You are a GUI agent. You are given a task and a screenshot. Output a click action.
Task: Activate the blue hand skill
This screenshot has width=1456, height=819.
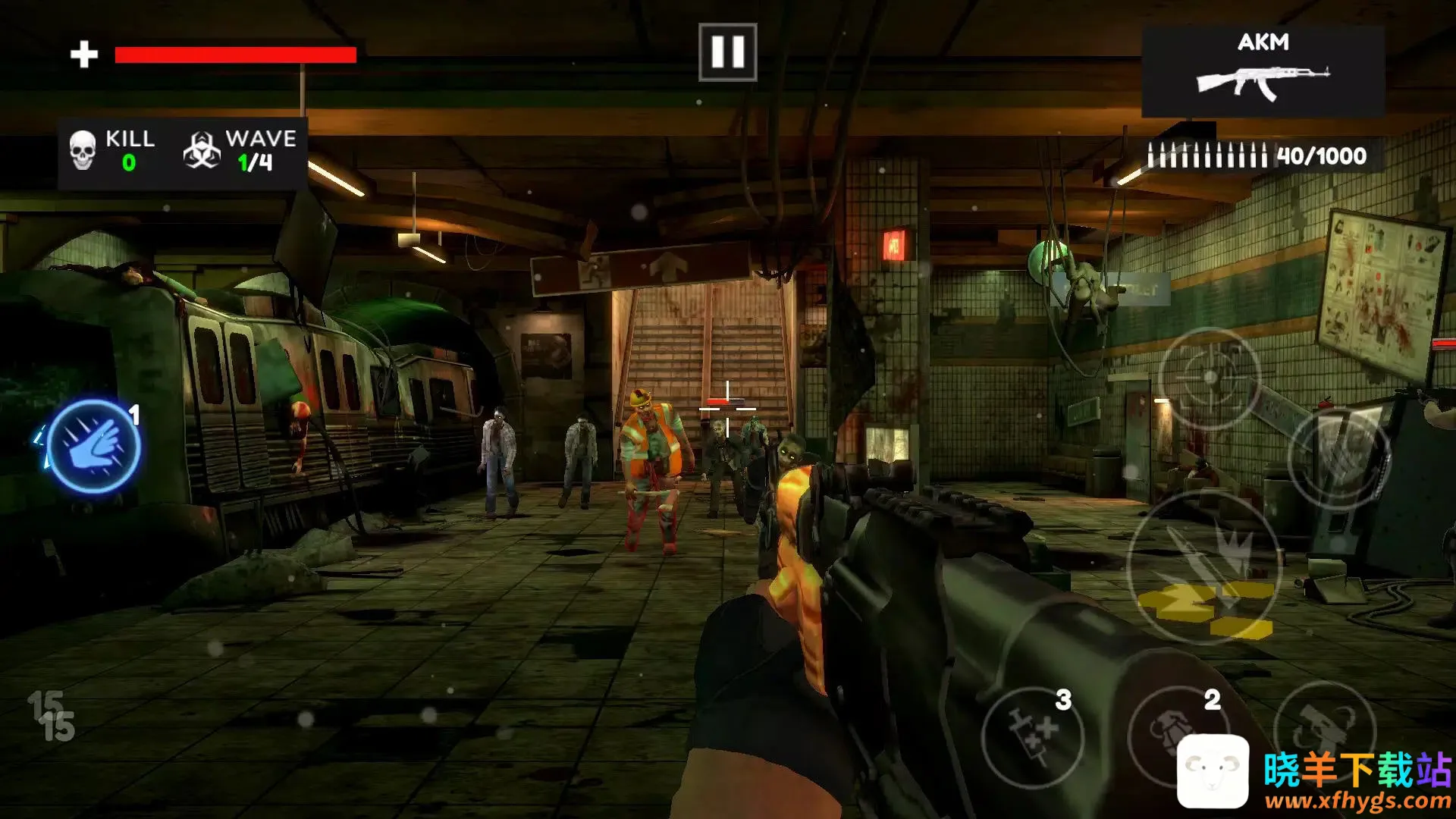[94, 447]
